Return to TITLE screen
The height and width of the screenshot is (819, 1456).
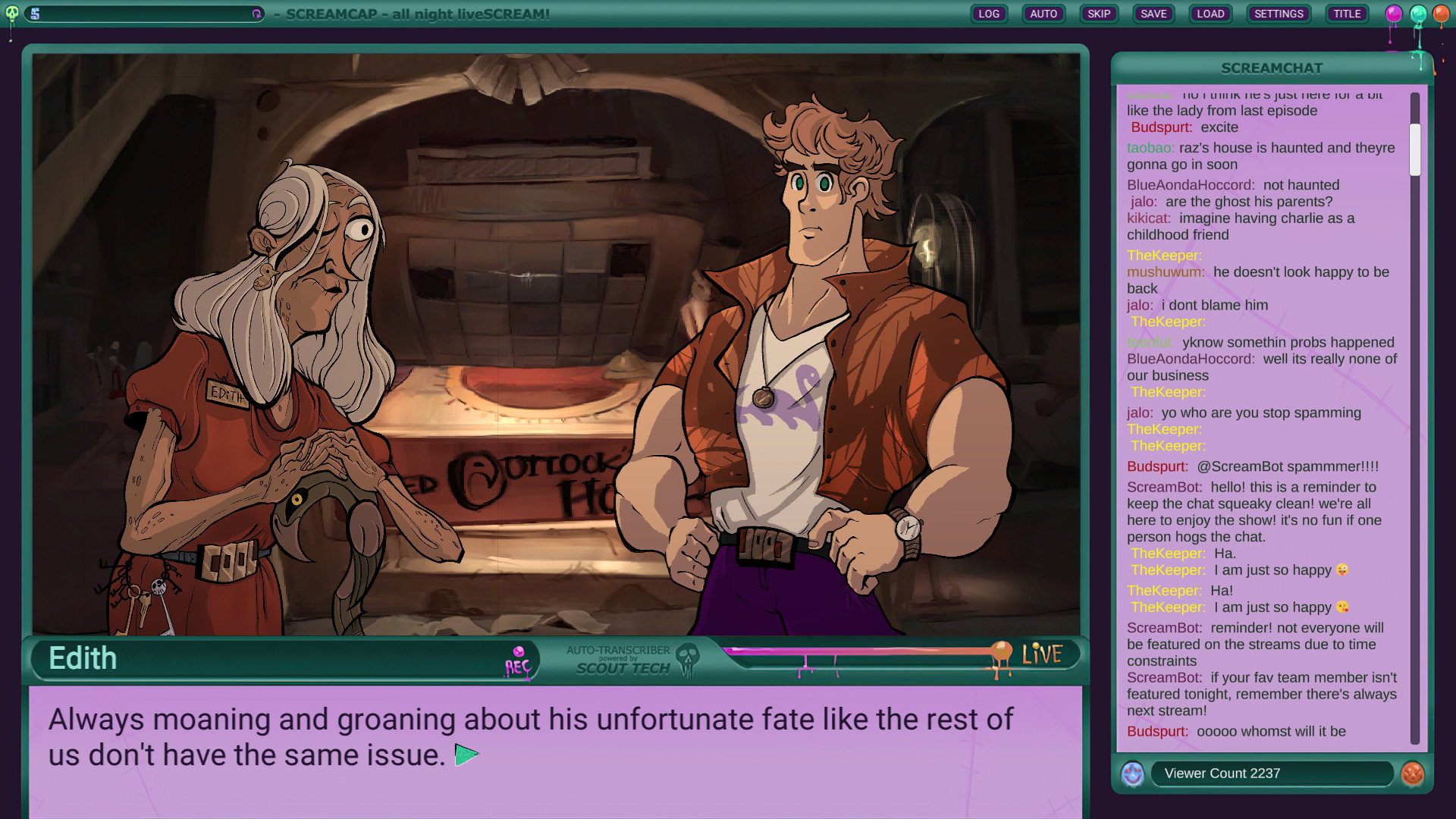(x=1347, y=13)
